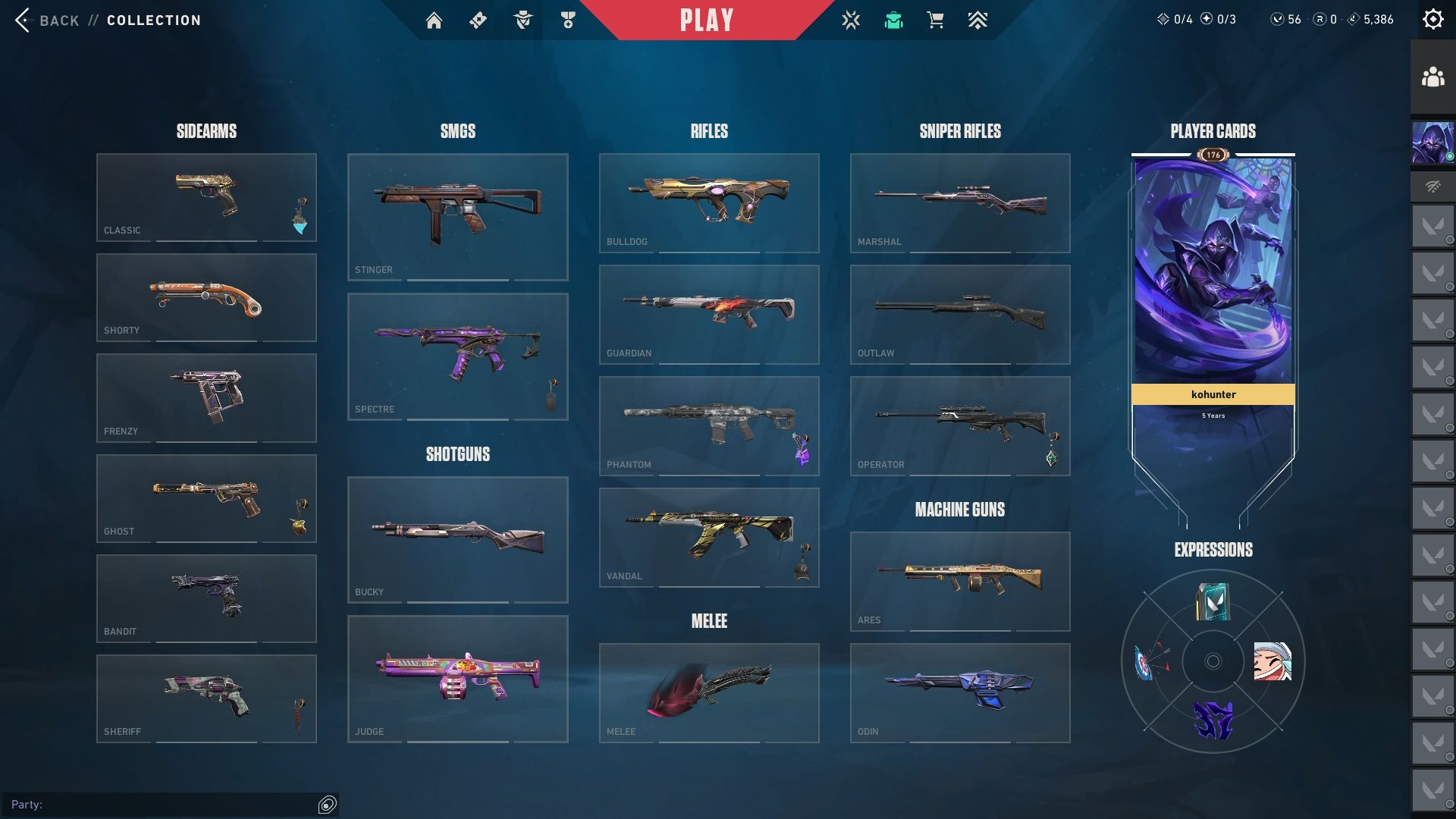Screen dimensions: 1456x819
Task: Choose the Odin machine gun slot
Action: tap(960, 692)
